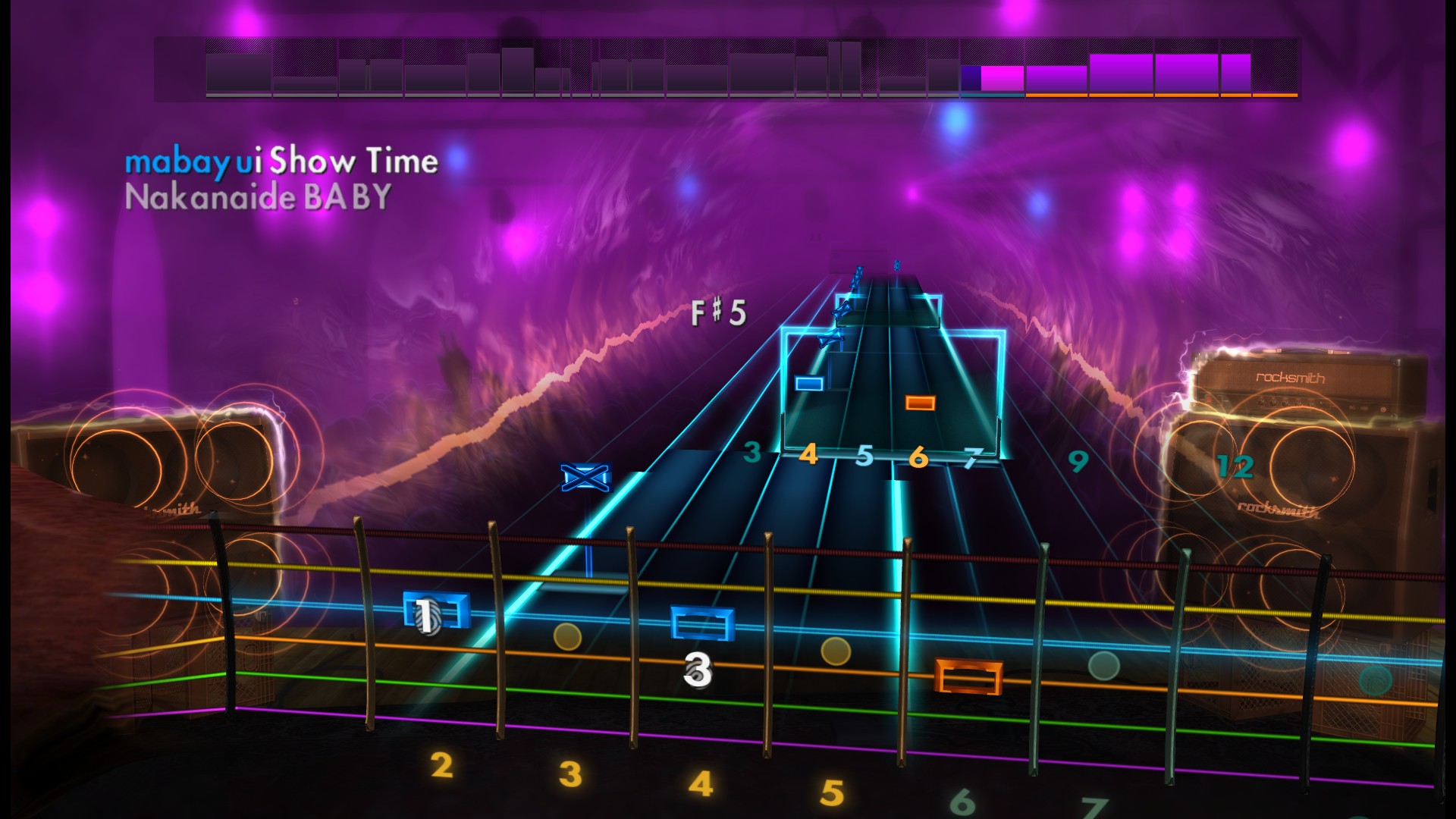Click the blue X muted-note symbol
This screenshot has height=819, width=1456.
(x=584, y=476)
